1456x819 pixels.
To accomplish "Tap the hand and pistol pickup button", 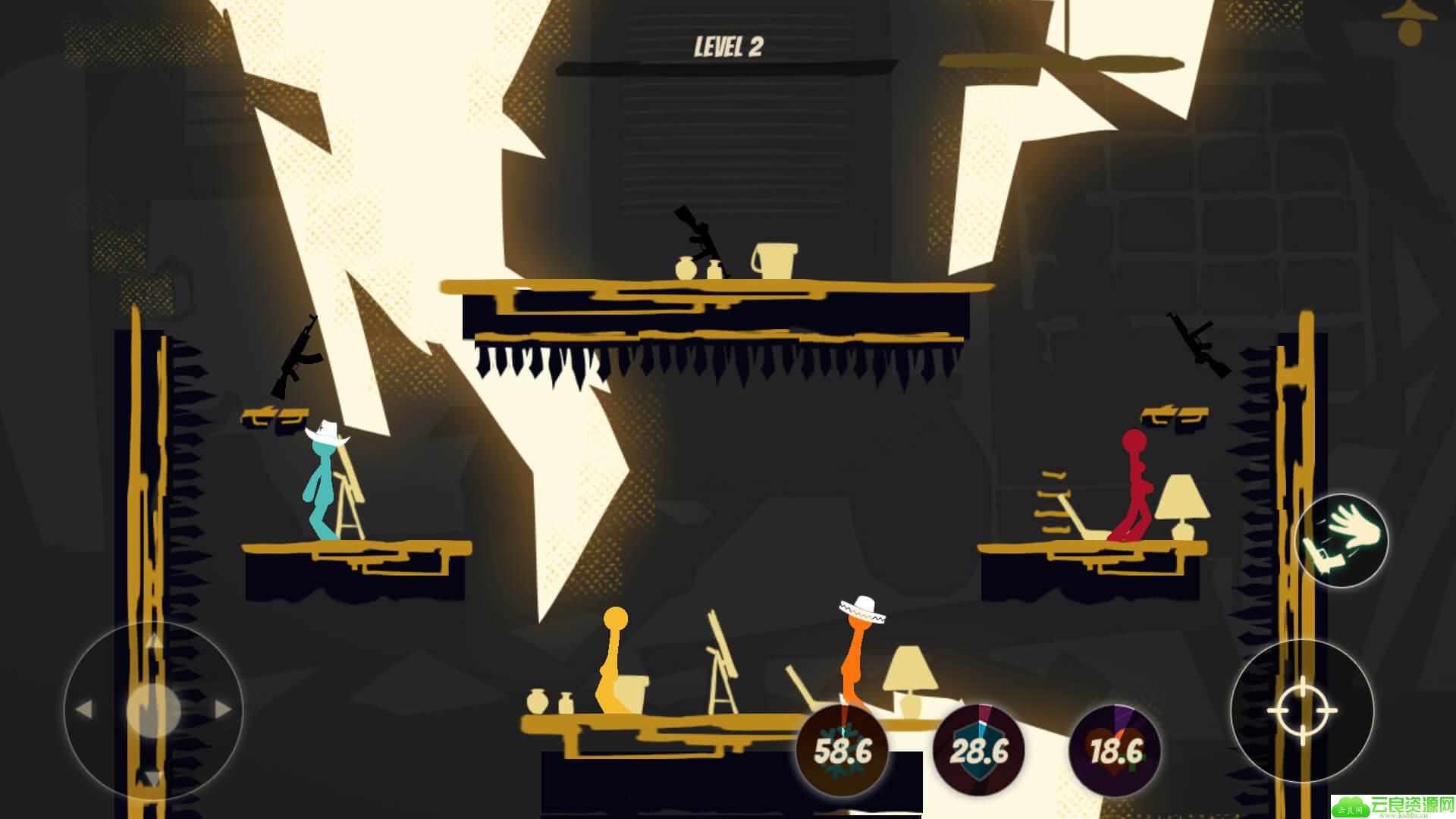I will (1341, 540).
